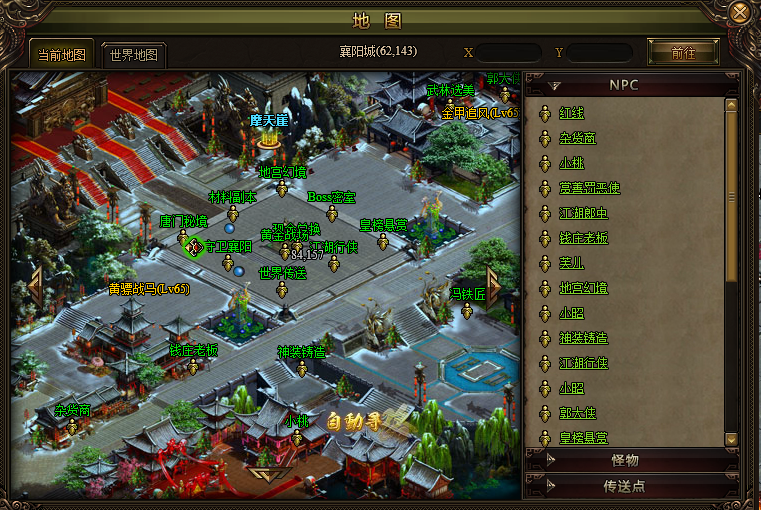Screen dimensions: 761x510
Task: Choose 皇榜悬赏 in the NPC list
Action: [x=583, y=438]
